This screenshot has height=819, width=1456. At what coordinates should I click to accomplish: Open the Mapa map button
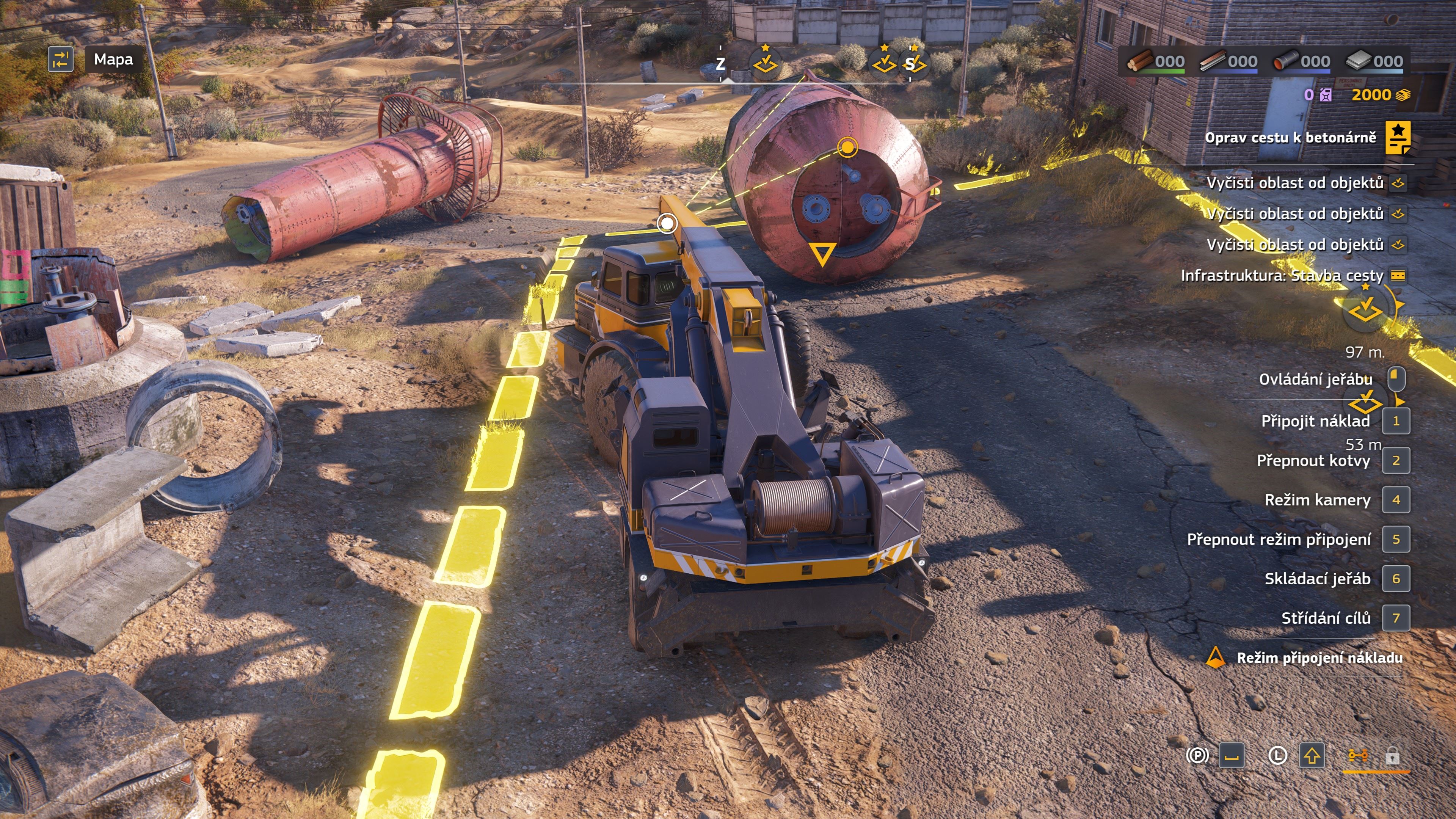coord(113,60)
